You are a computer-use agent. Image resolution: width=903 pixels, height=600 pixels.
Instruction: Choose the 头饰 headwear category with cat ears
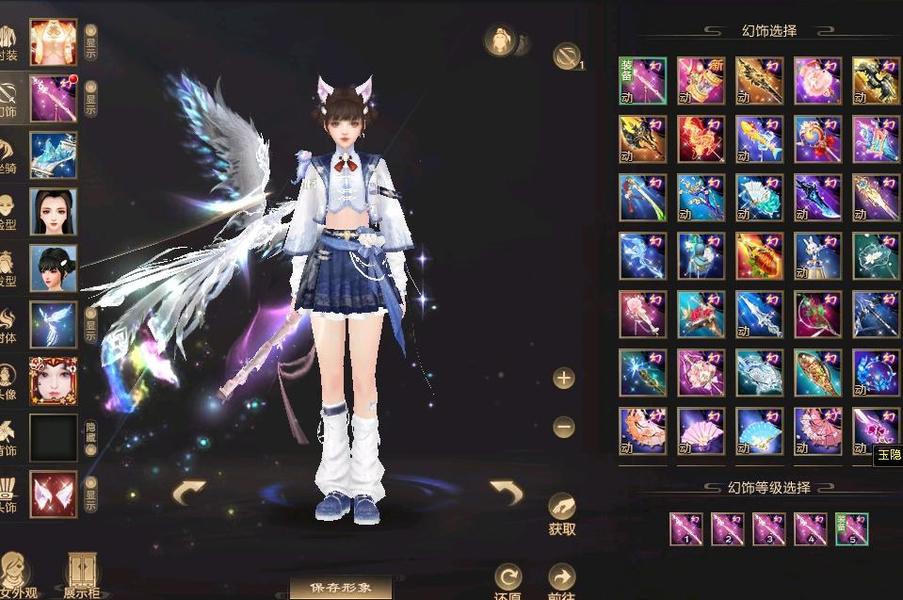coord(53,494)
